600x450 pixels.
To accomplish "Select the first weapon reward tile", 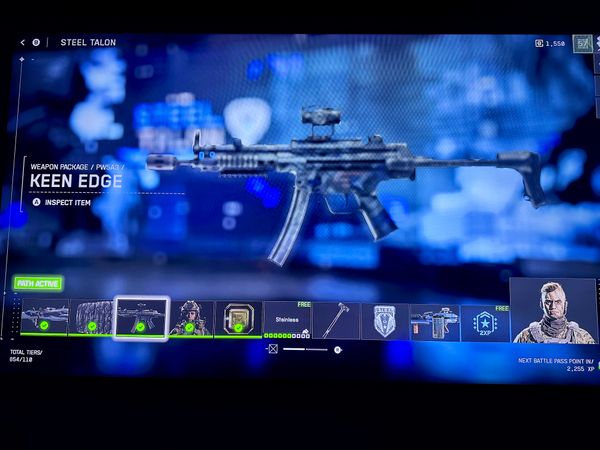I will coord(45,317).
